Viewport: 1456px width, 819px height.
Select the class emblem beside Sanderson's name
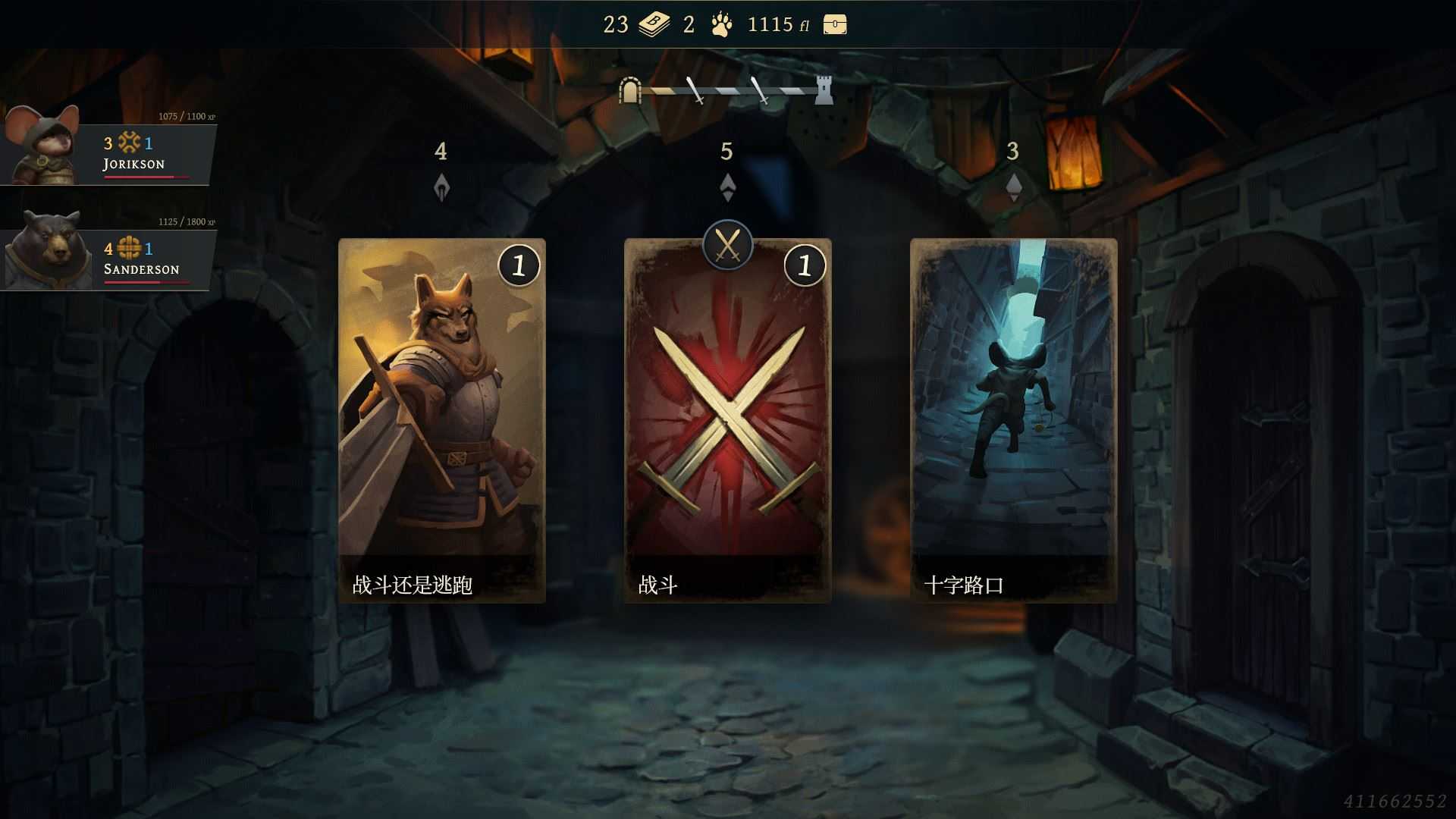[x=129, y=247]
